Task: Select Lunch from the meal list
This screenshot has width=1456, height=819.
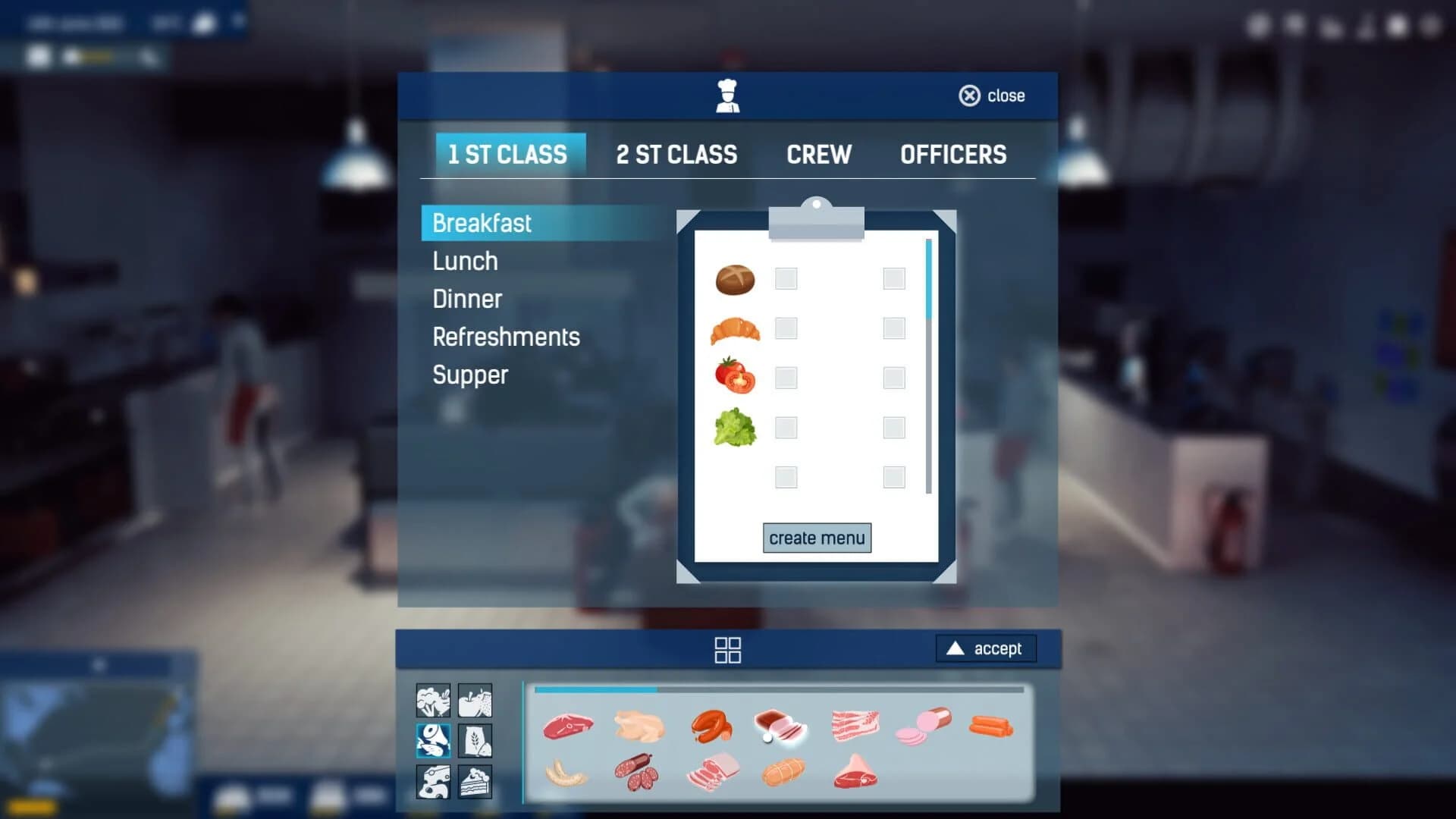Action: click(x=464, y=261)
